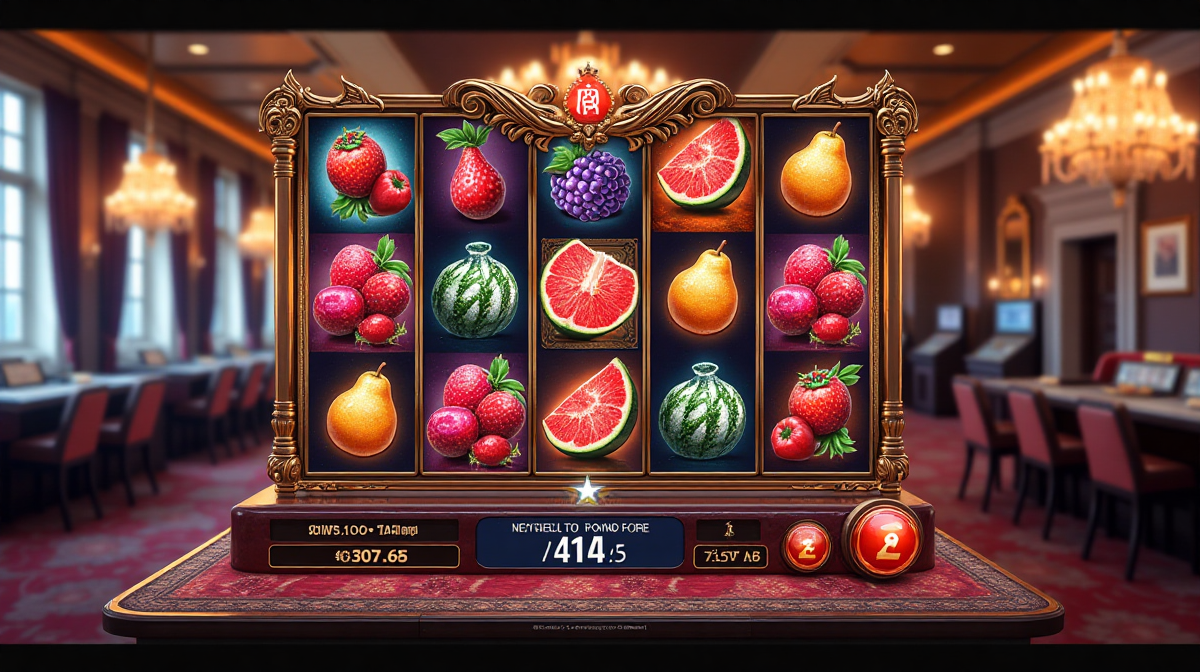Hit the large red spin button

[882, 539]
